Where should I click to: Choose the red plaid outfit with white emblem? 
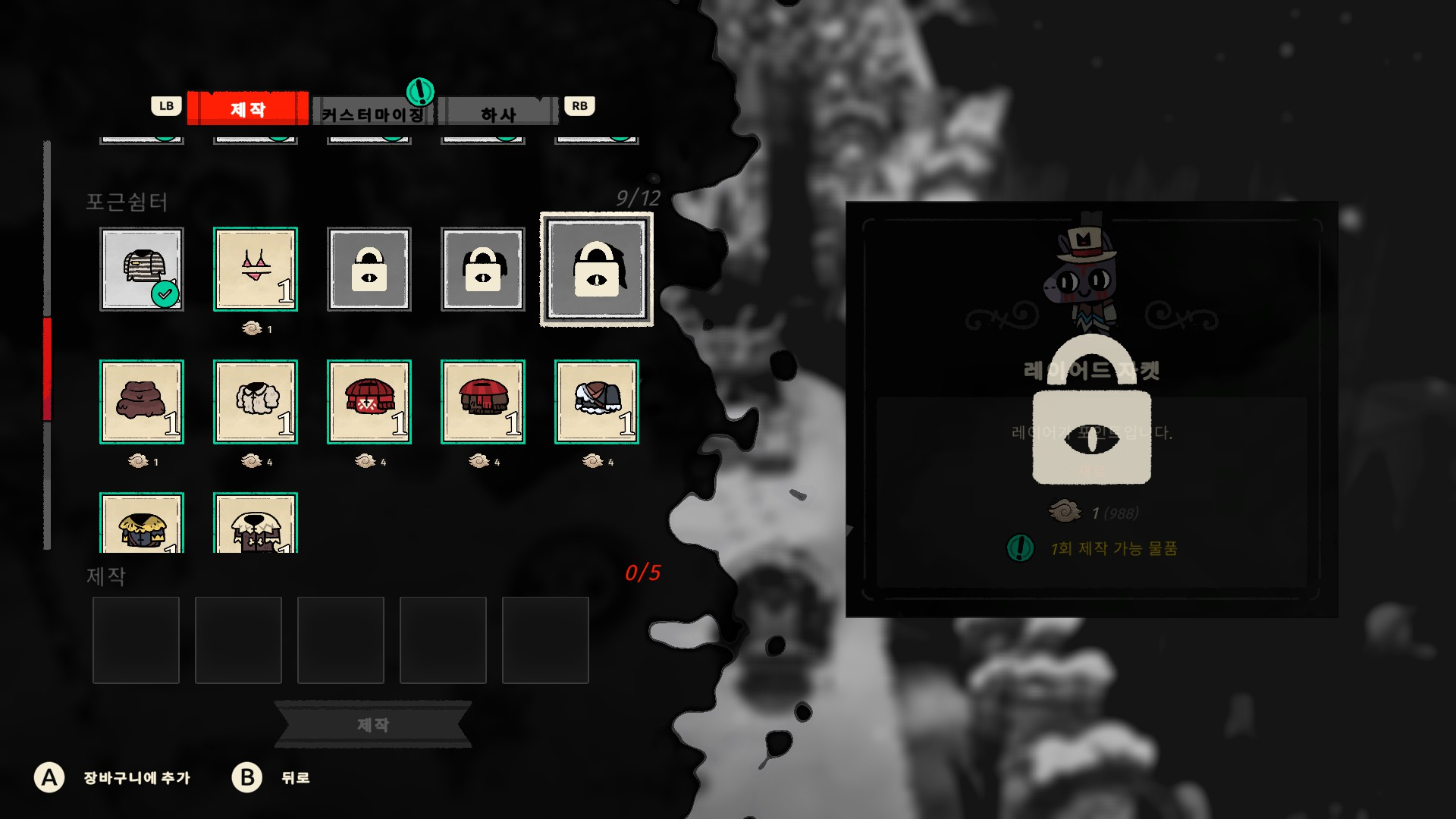(369, 402)
